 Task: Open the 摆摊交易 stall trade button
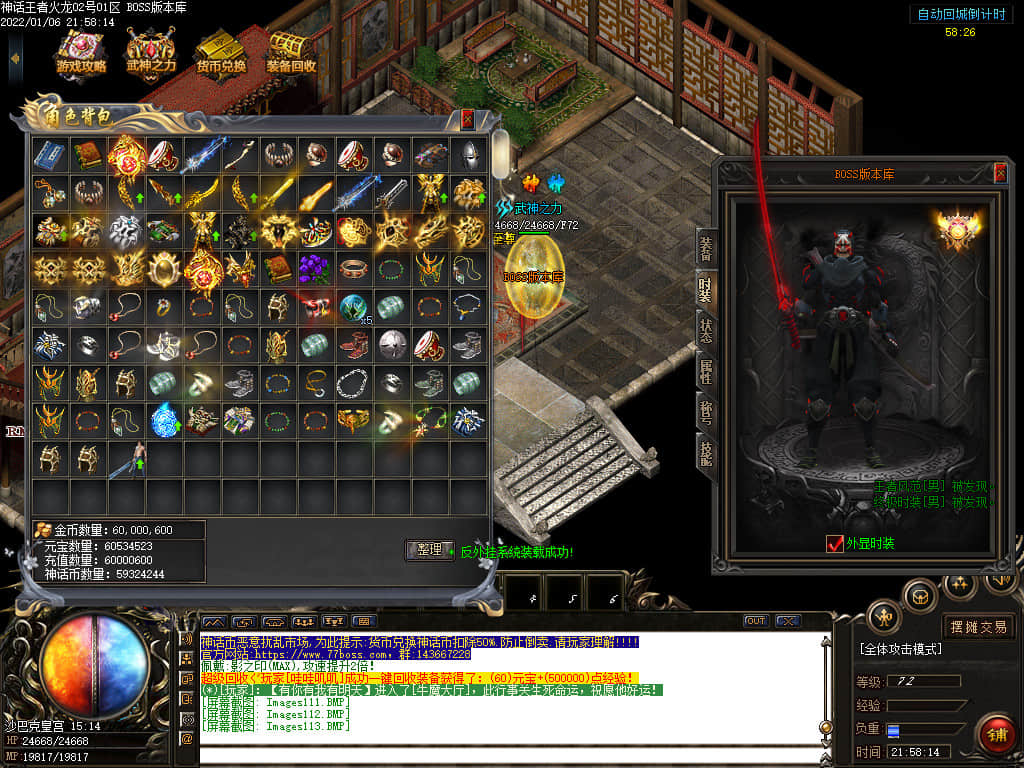click(x=979, y=627)
